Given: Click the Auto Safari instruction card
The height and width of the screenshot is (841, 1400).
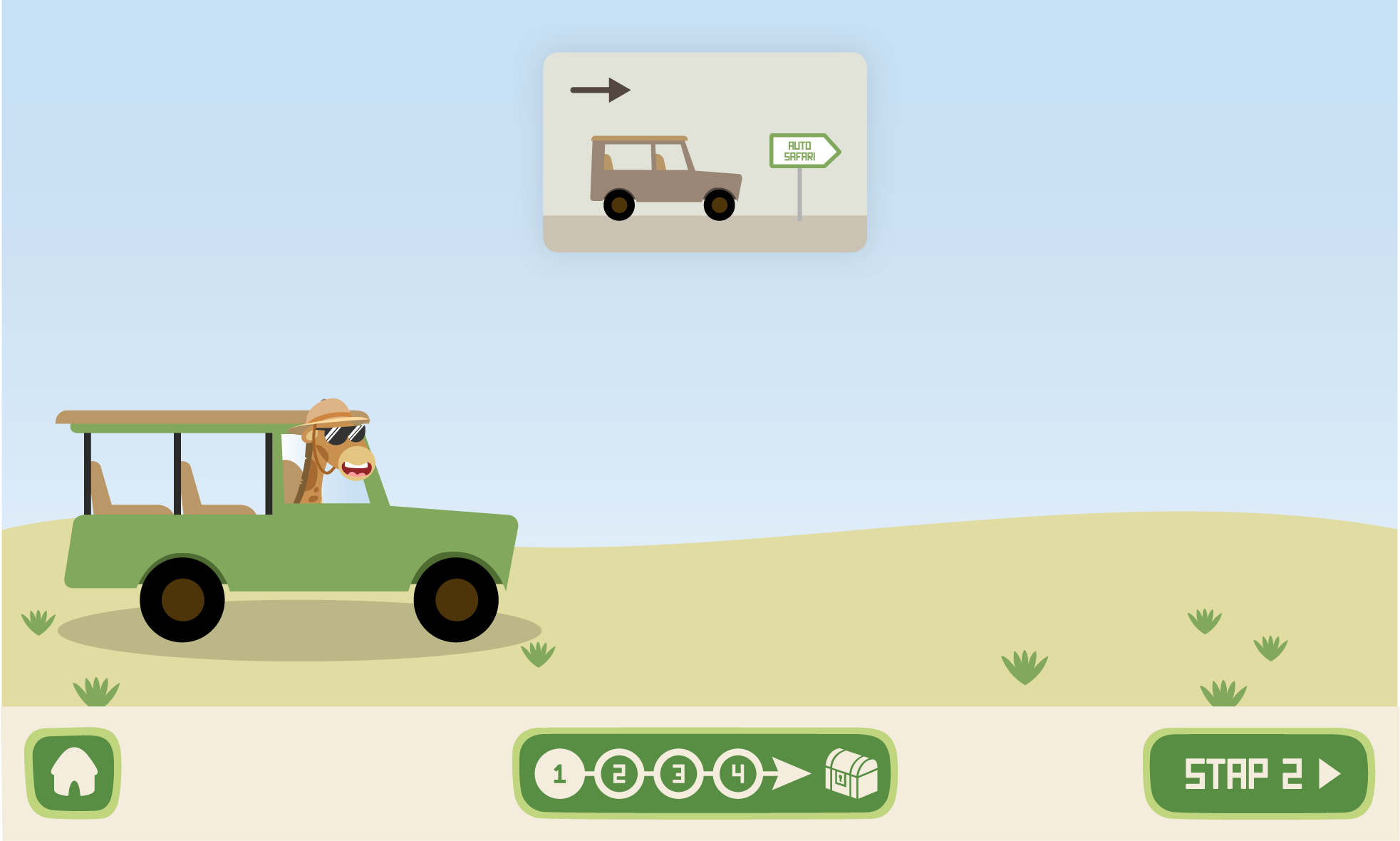Looking at the screenshot, I should click(705, 152).
